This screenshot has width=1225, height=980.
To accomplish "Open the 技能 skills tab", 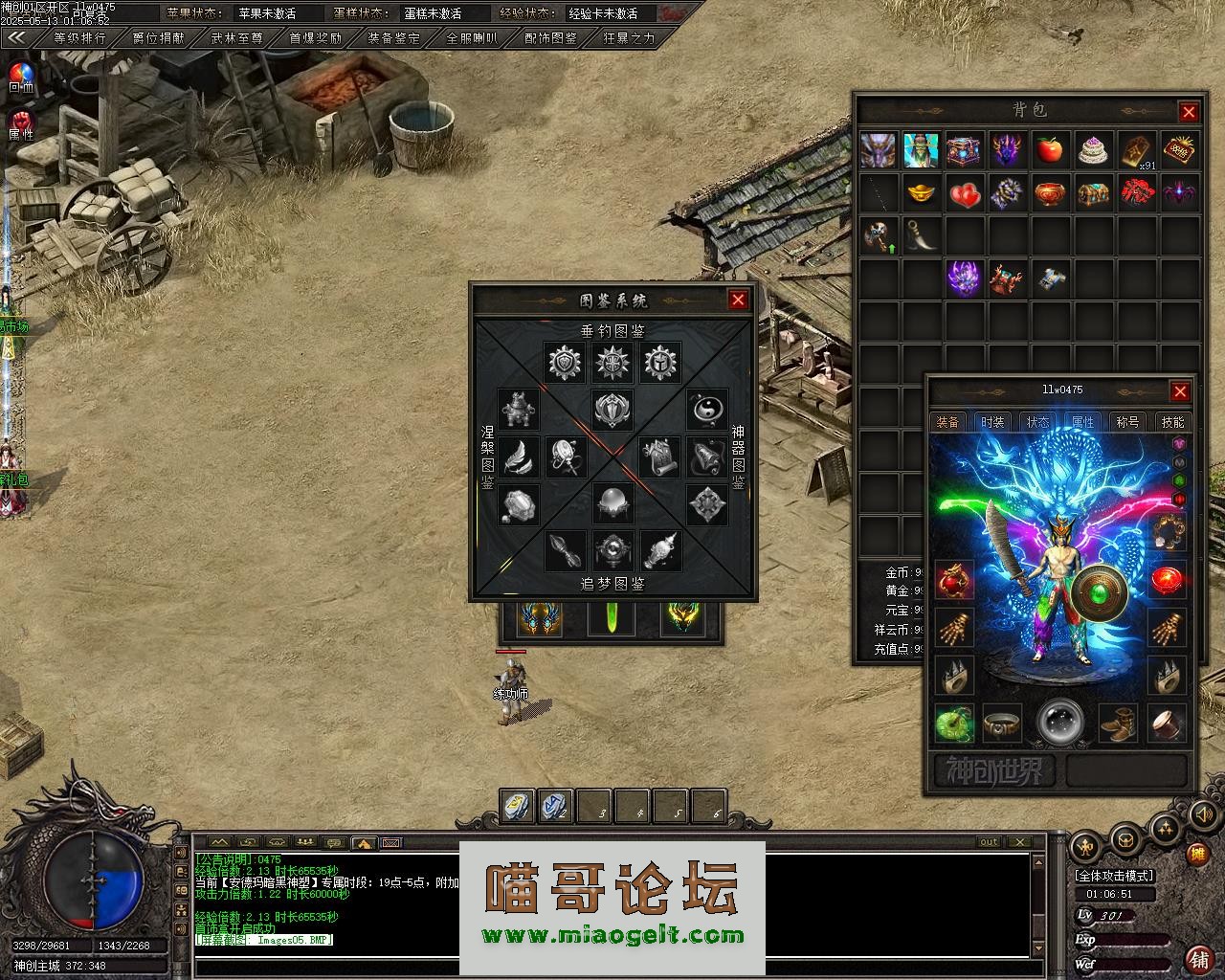I will [1172, 422].
